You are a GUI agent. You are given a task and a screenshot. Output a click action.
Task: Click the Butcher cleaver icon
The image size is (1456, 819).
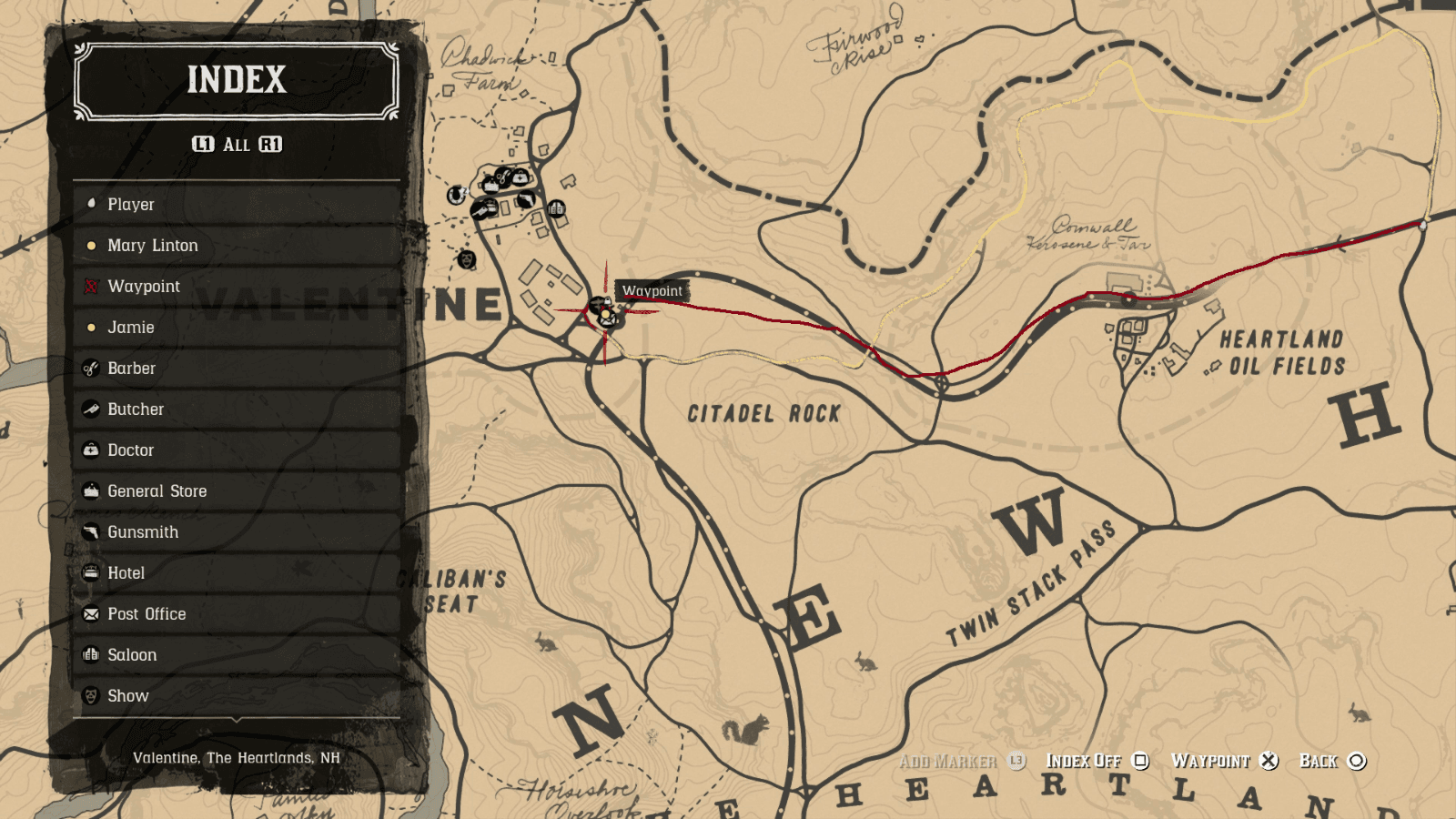(90, 409)
